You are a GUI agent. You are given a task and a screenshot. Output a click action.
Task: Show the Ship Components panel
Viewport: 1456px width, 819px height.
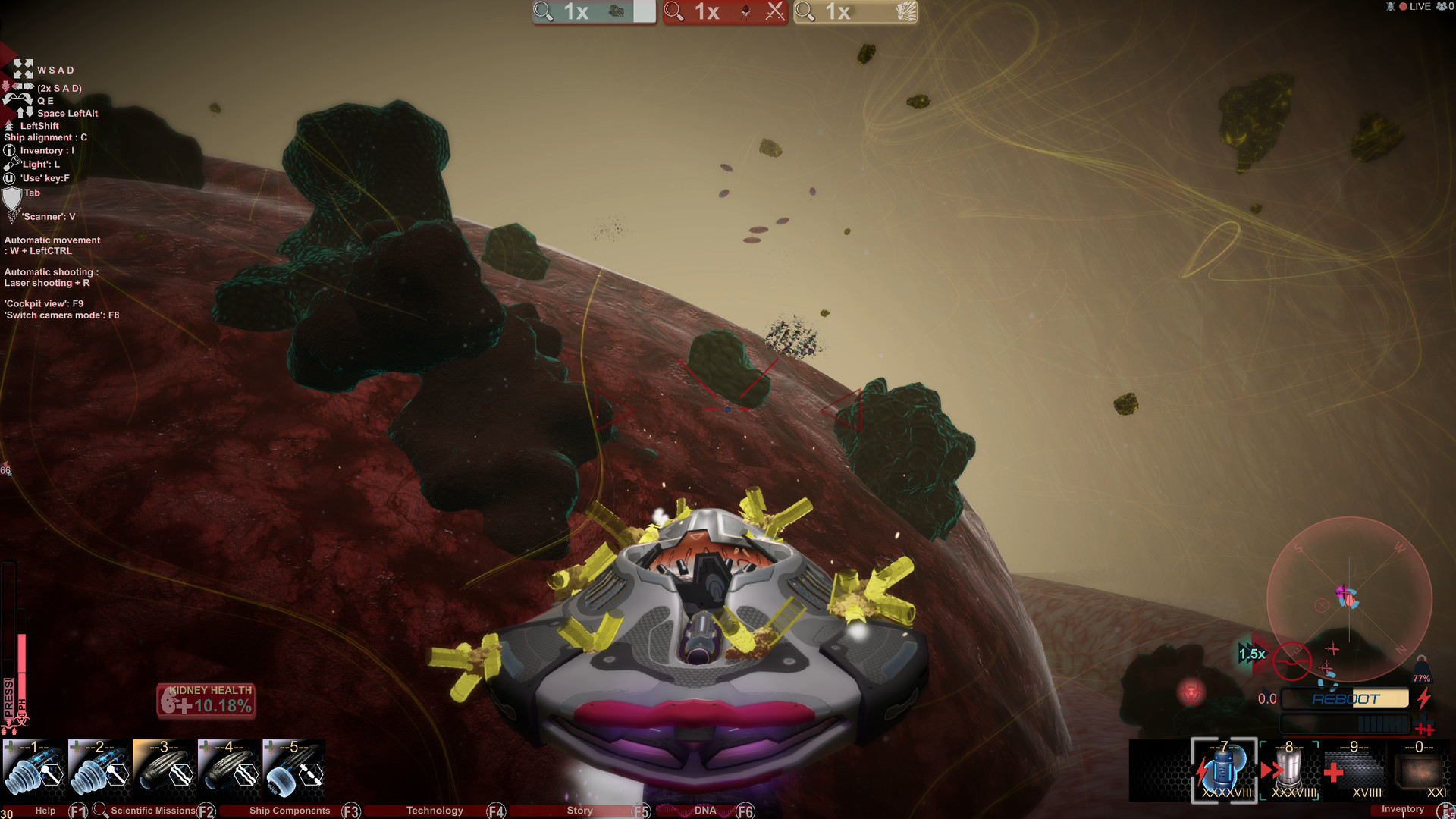click(x=290, y=811)
